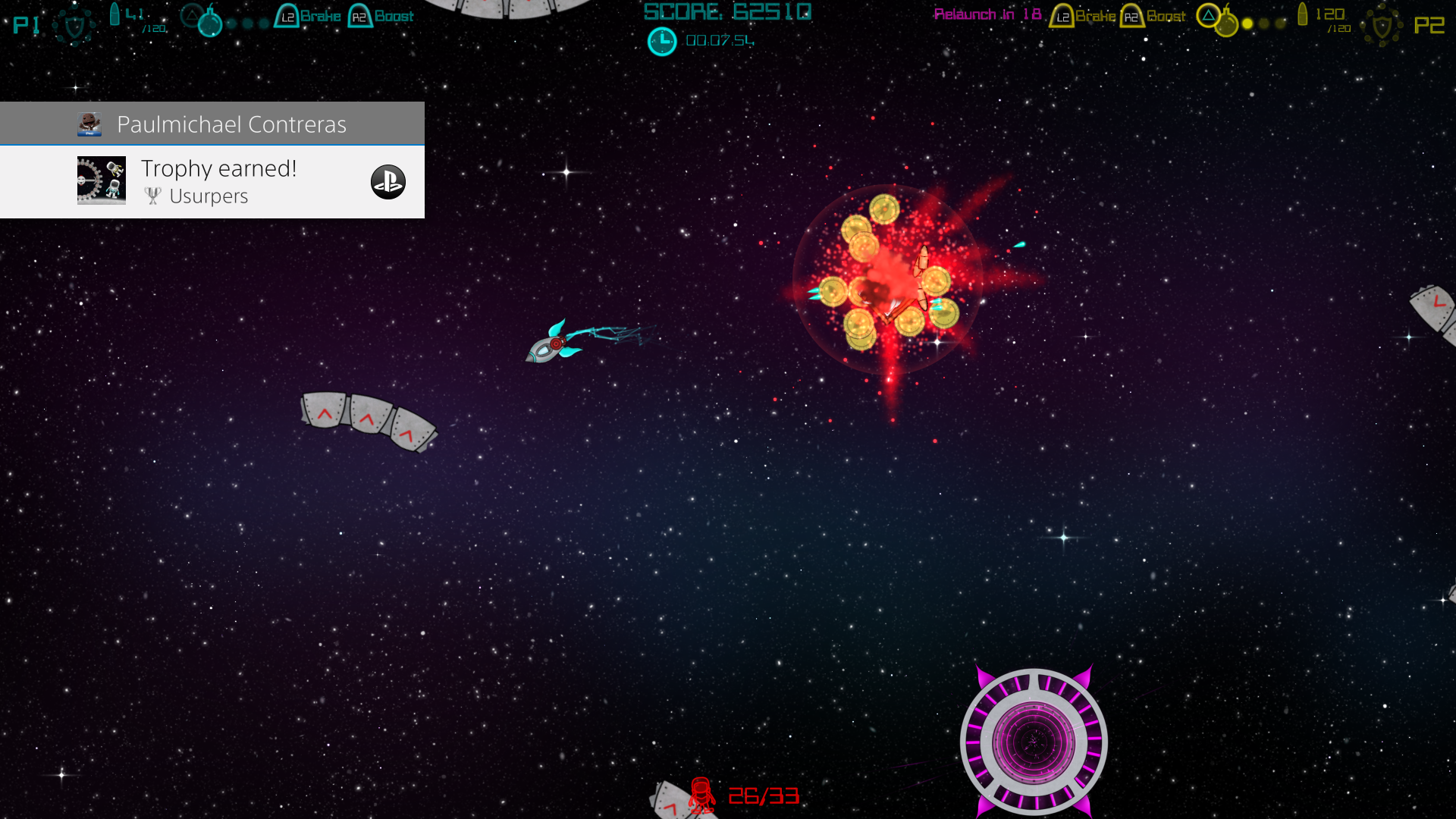Select Paulmichael Contreras avatar image
The image size is (1456, 819).
pos(89,123)
